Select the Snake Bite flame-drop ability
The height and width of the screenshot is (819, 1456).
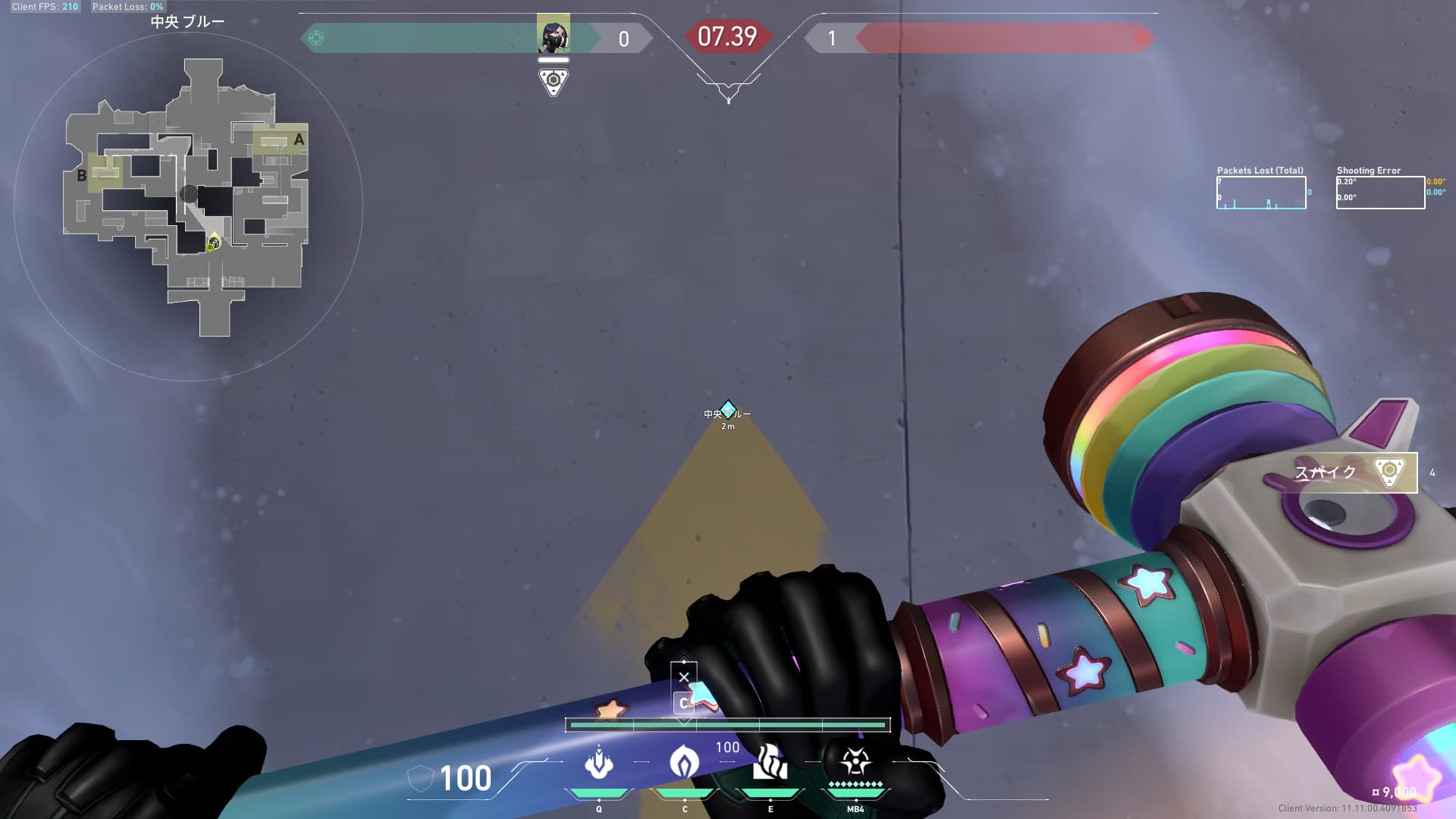click(684, 761)
